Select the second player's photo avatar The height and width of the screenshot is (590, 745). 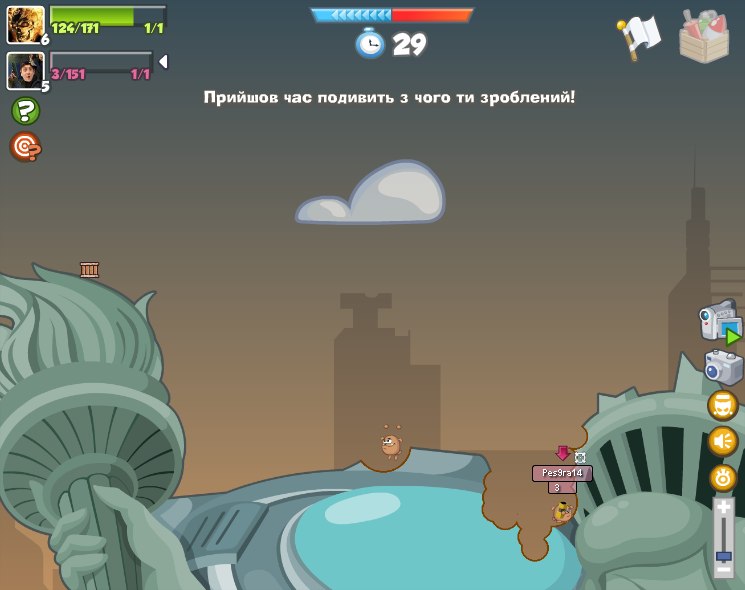(x=26, y=71)
